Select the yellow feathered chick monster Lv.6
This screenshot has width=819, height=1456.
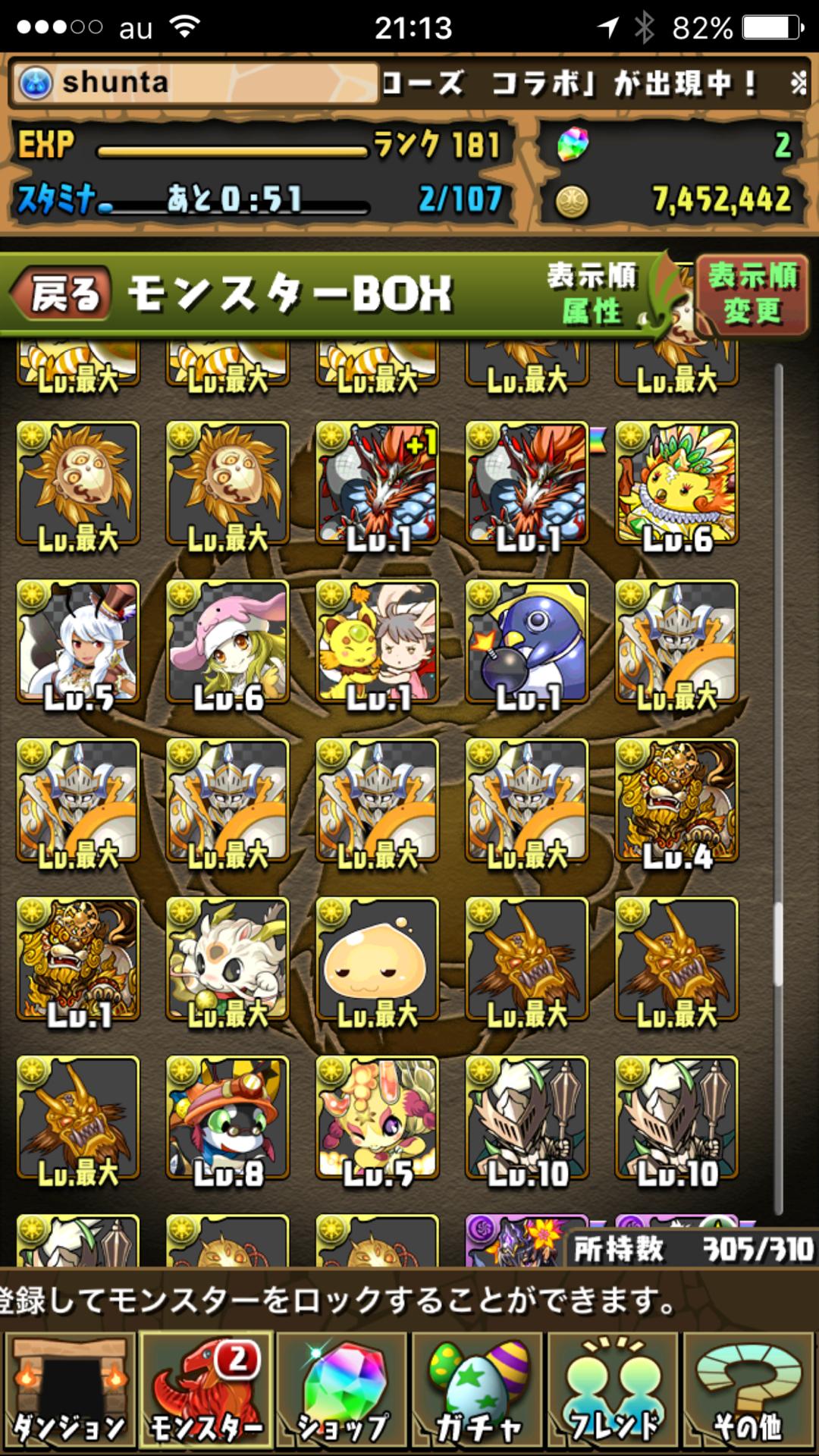coord(676,484)
